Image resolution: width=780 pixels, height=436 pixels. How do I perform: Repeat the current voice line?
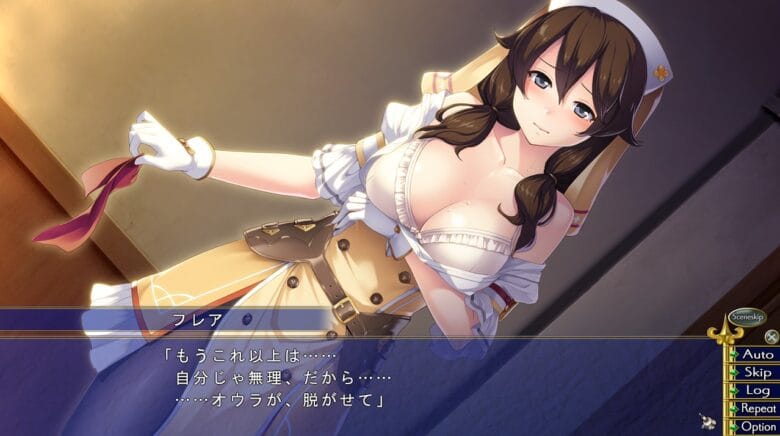tap(756, 408)
